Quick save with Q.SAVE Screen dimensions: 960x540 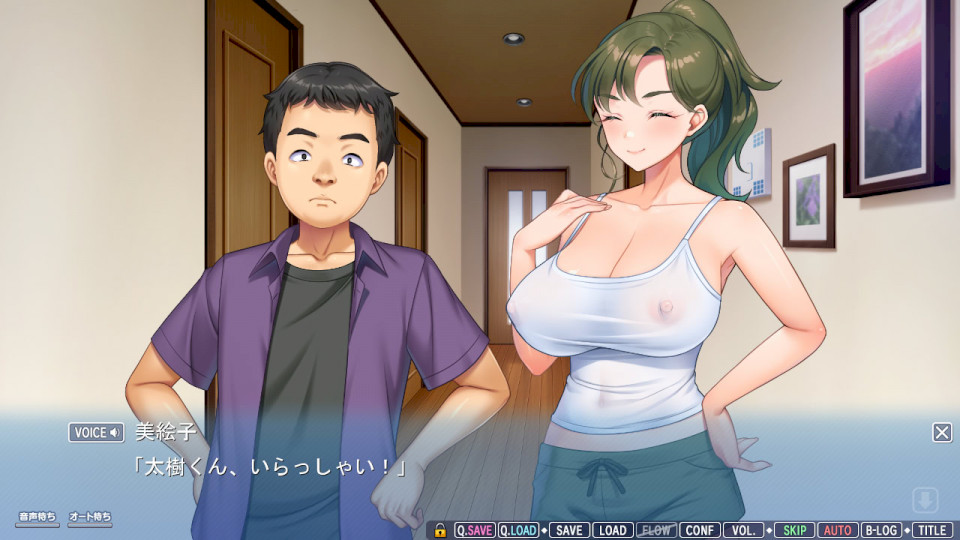click(474, 530)
